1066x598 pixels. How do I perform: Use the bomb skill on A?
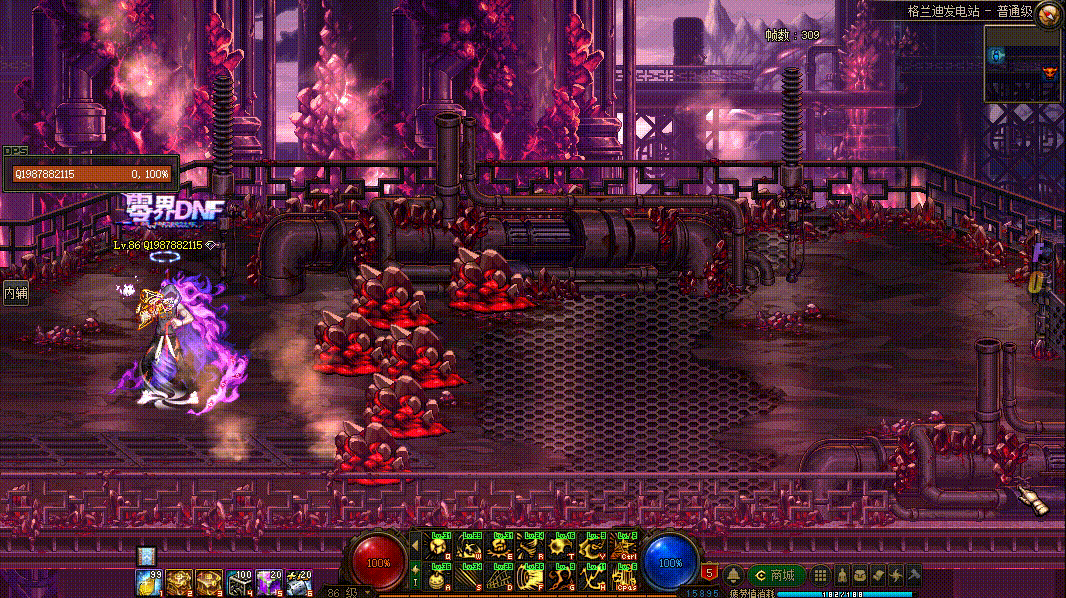click(x=438, y=577)
